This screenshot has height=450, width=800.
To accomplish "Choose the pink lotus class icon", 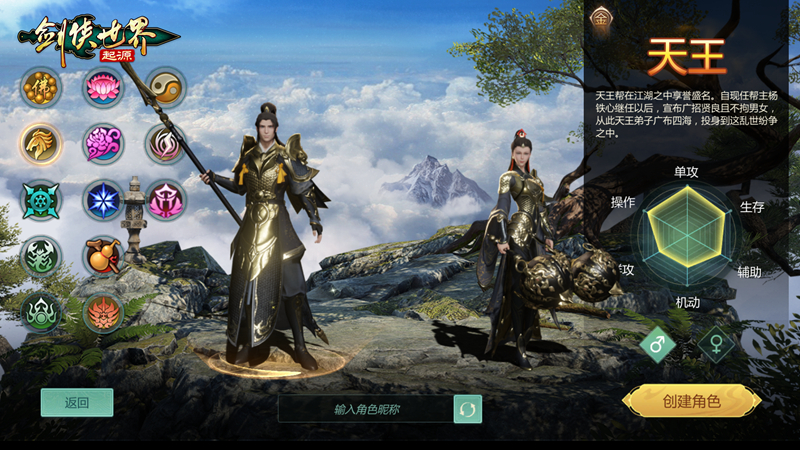I will (103, 88).
